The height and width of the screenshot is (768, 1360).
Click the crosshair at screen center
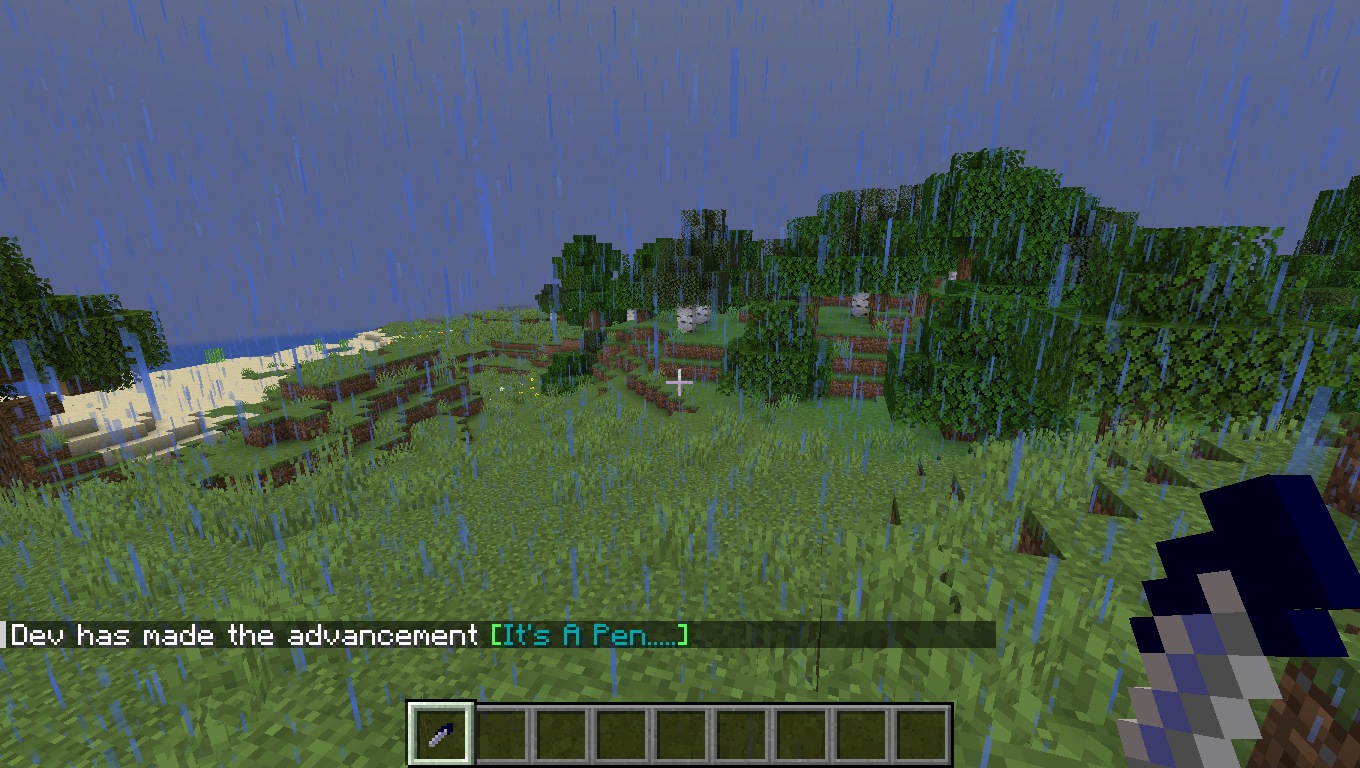(680, 381)
